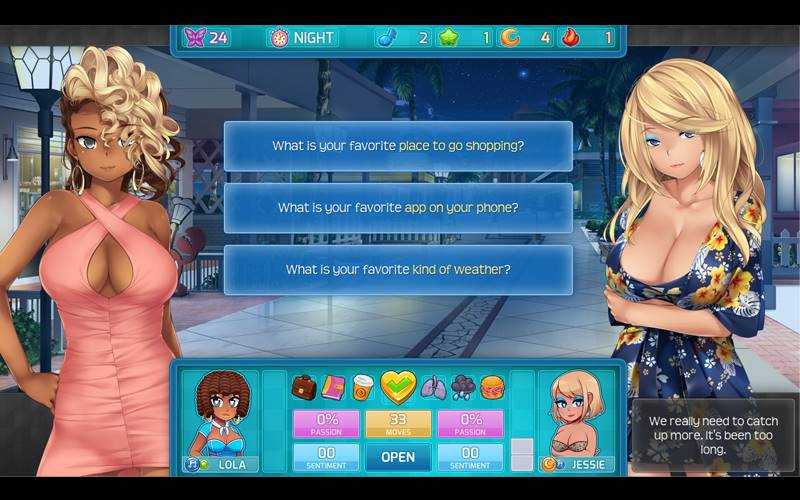Select the lungs topic icon

pos(433,387)
